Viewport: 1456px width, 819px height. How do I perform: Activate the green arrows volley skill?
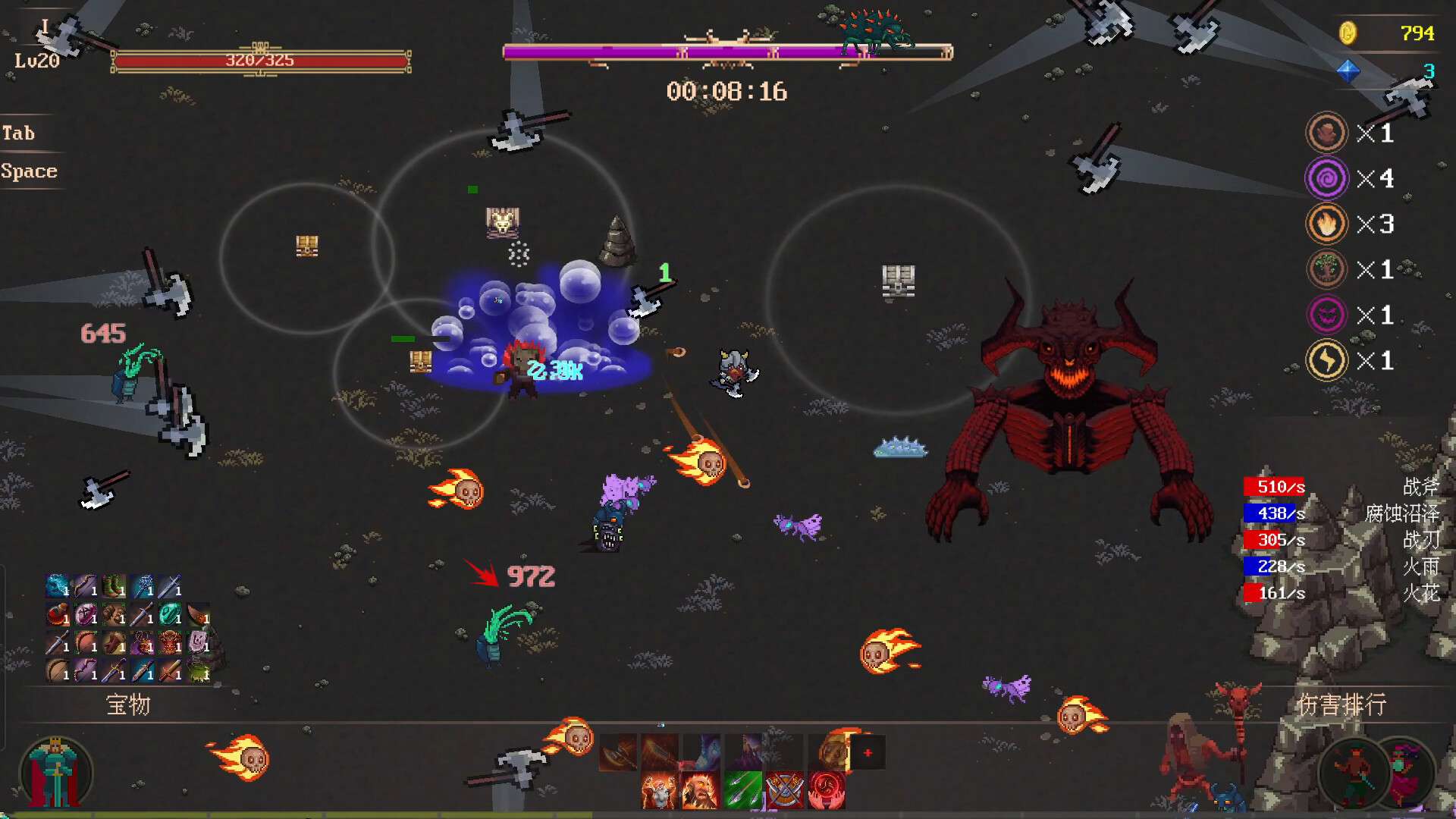(742, 790)
